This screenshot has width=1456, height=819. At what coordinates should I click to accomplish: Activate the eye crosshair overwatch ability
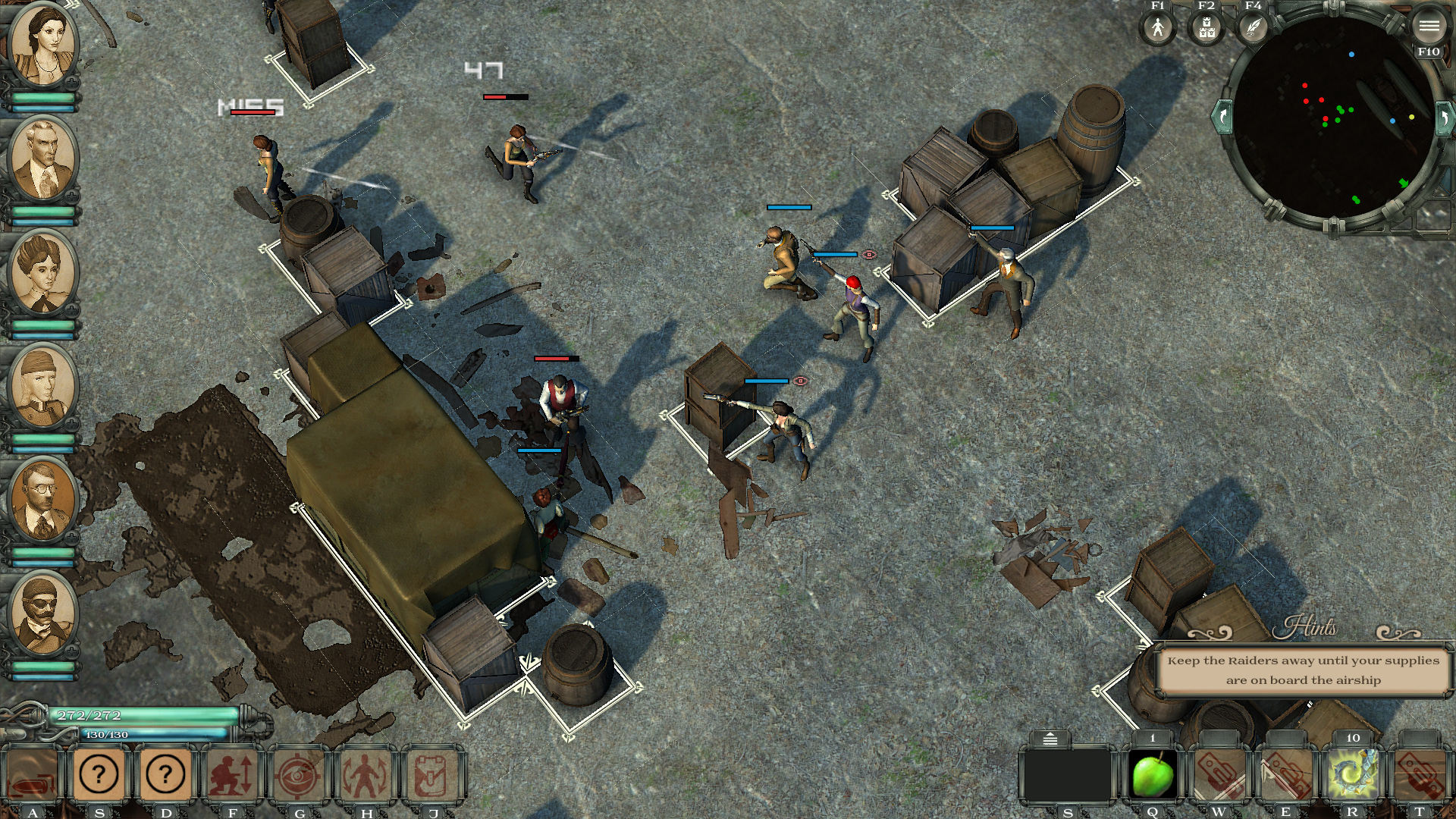click(300, 775)
